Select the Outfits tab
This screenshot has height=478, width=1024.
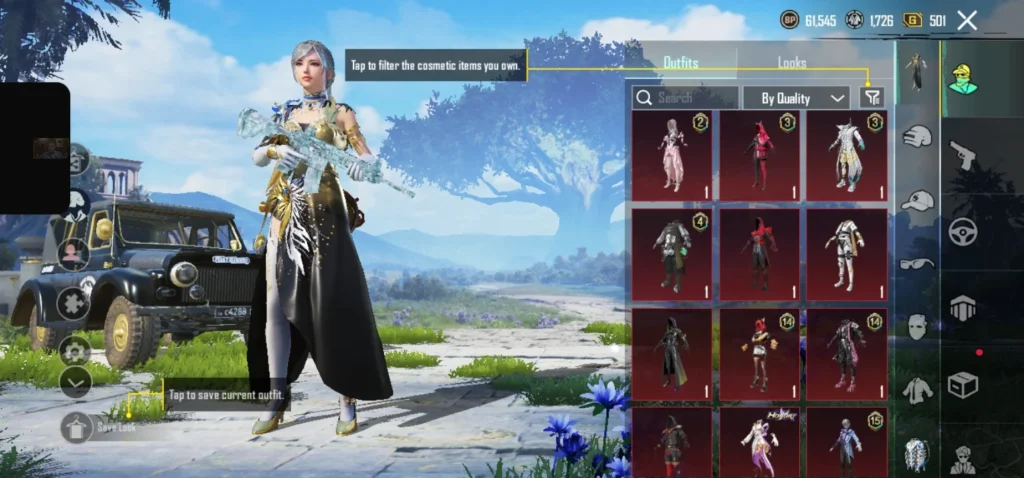[x=681, y=63]
